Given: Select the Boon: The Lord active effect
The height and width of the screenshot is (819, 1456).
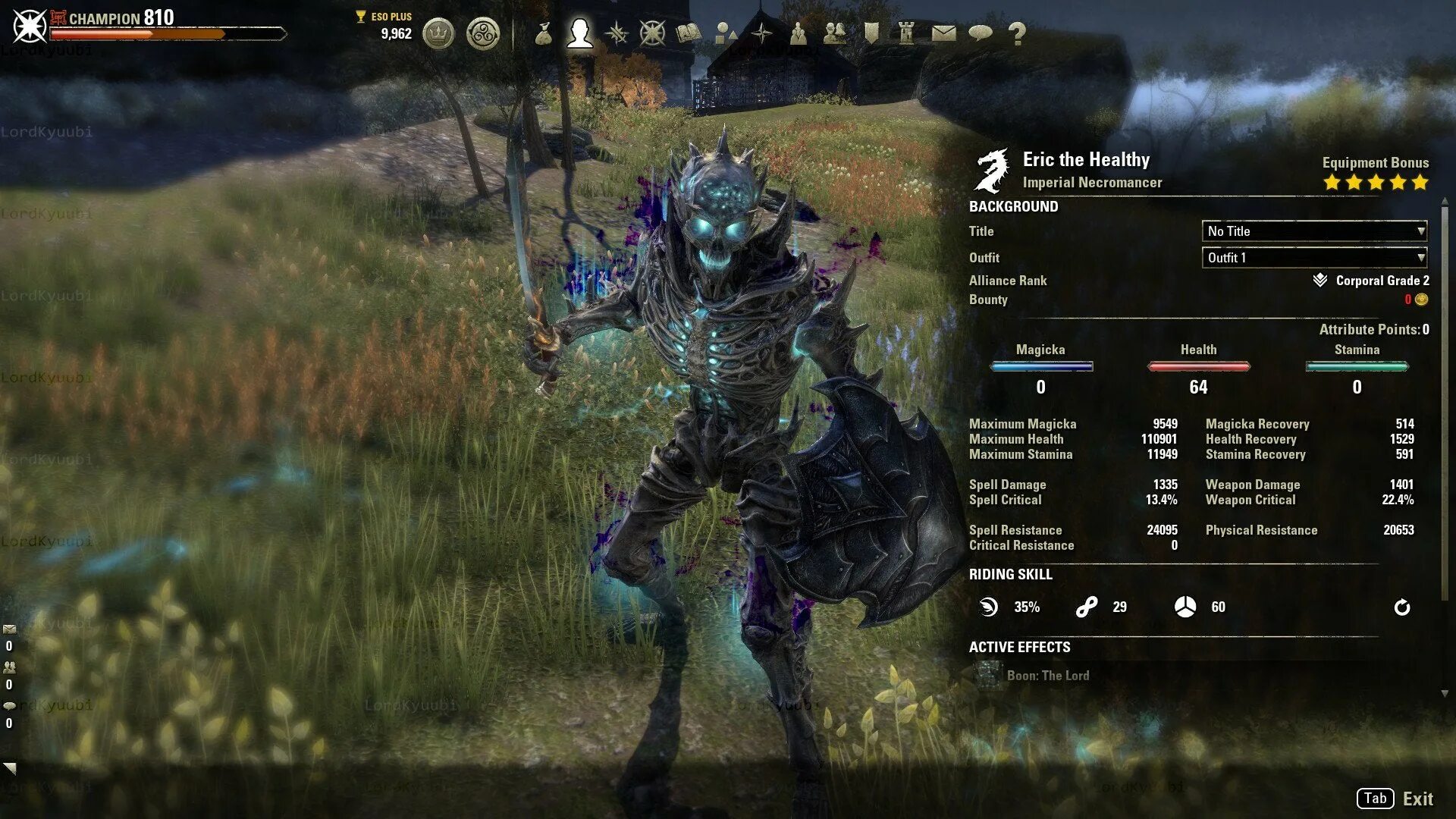Looking at the screenshot, I should (x=1047, y=676).
